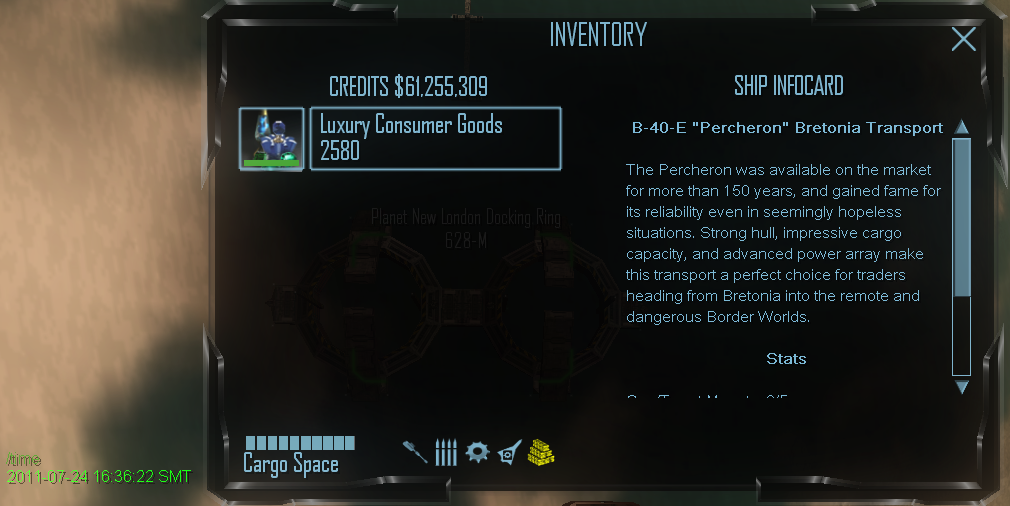This screenshot has width=1010, height=506.
Task: Click the Luxury Consumer Goods item thumbnail
Action: [x=272, y=139]
